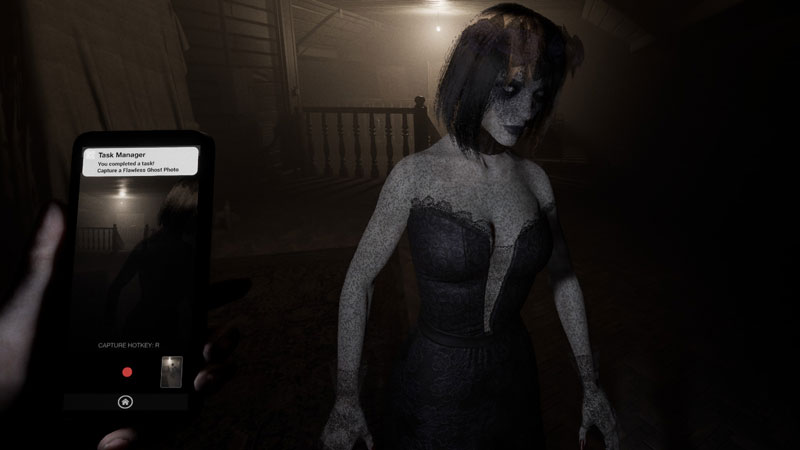Tap the phone's home button

(x=125, y=402)
